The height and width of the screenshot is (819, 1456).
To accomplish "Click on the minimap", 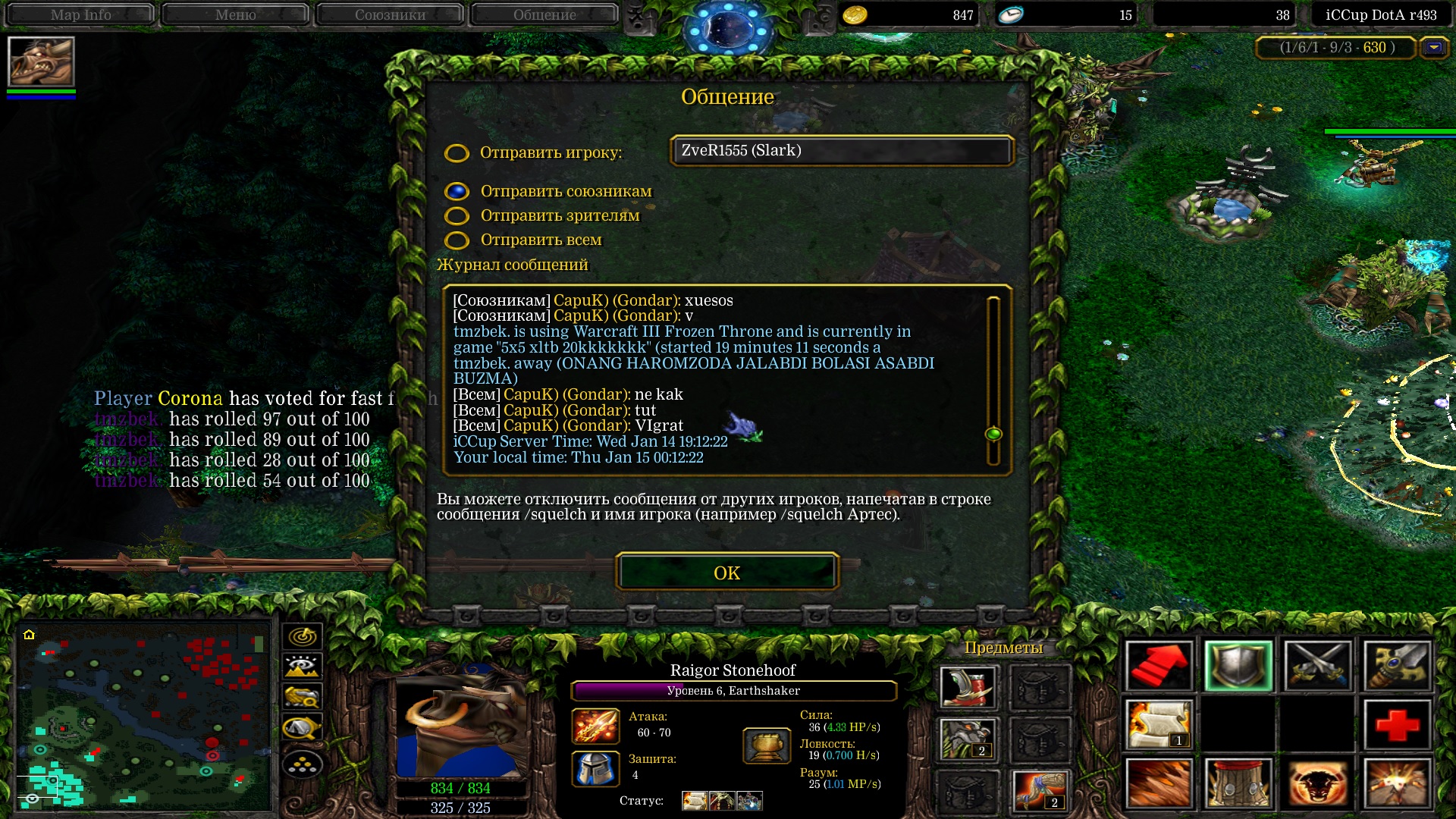I will (144, 717).
